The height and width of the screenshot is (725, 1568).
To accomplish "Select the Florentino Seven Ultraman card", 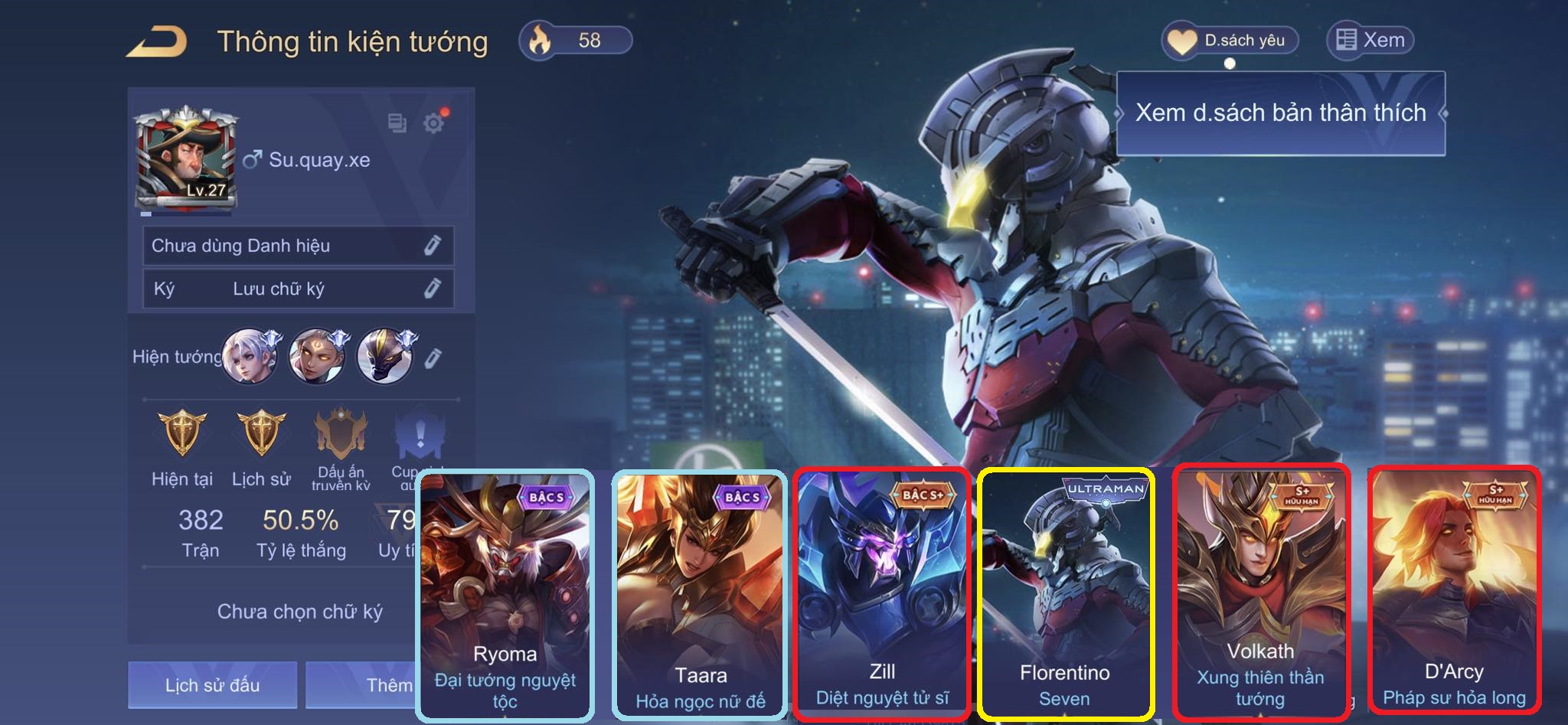I will (1065, 595).
